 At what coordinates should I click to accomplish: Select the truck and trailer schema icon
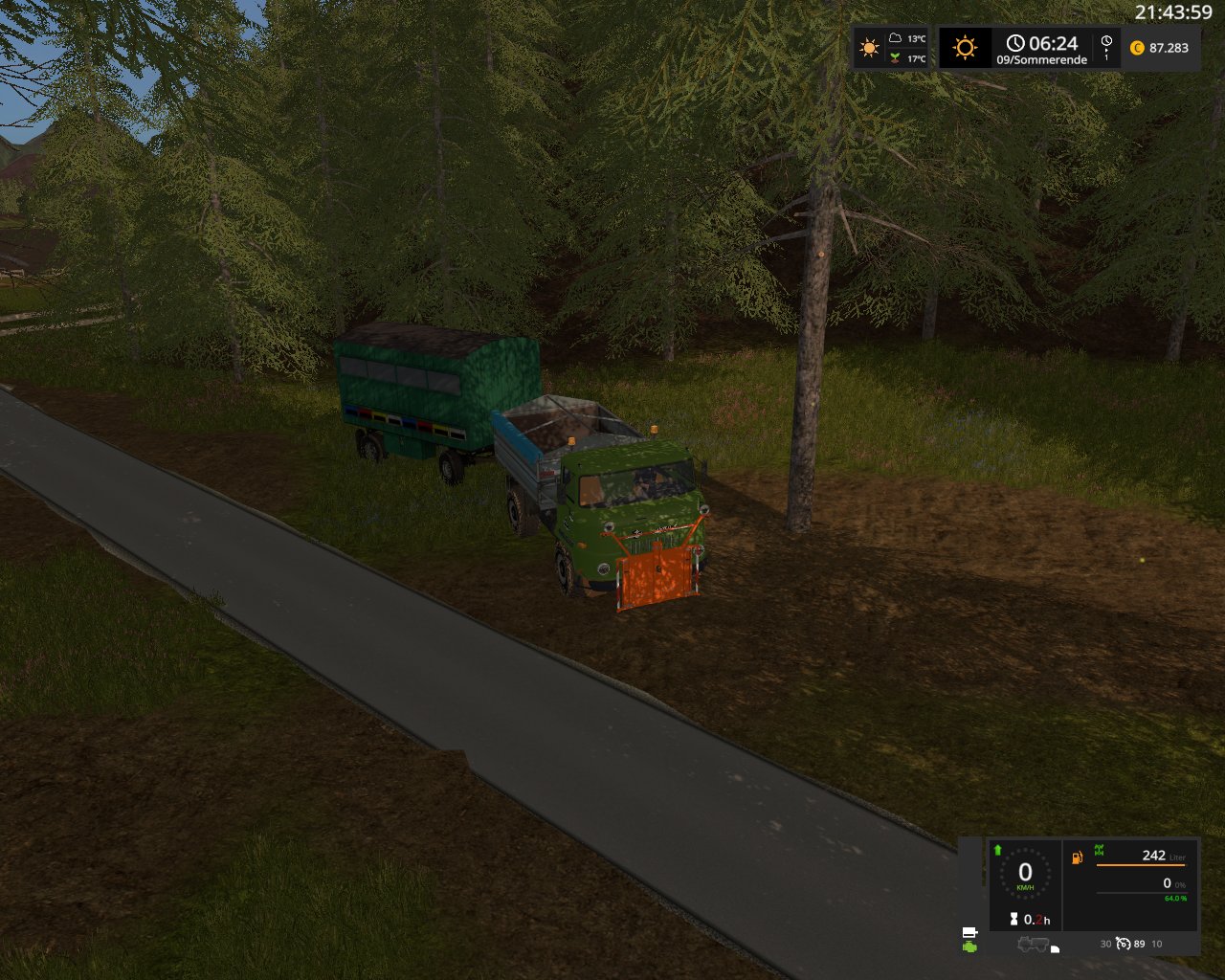(1033, 945)
